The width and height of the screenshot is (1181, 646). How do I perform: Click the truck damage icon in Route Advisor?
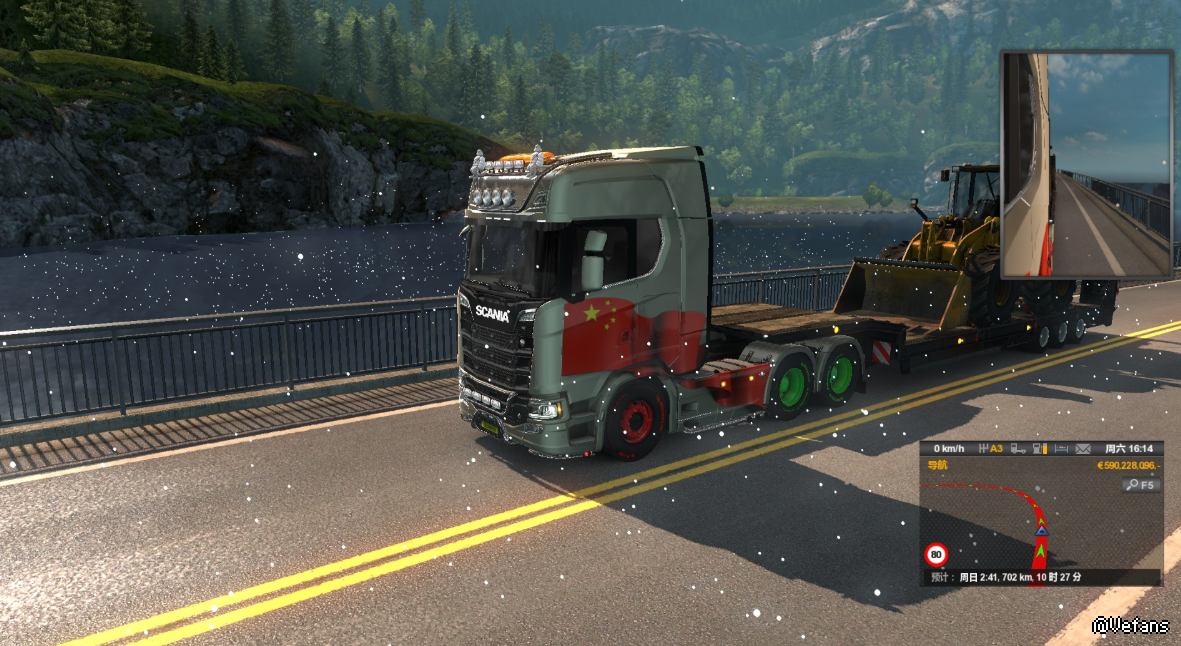tap(1018, 449)
